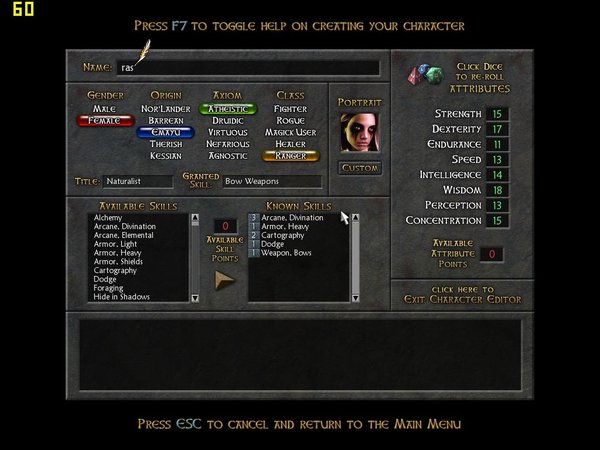
Task: Click the Custom portrait button
Action: click(x=360, y=168)
